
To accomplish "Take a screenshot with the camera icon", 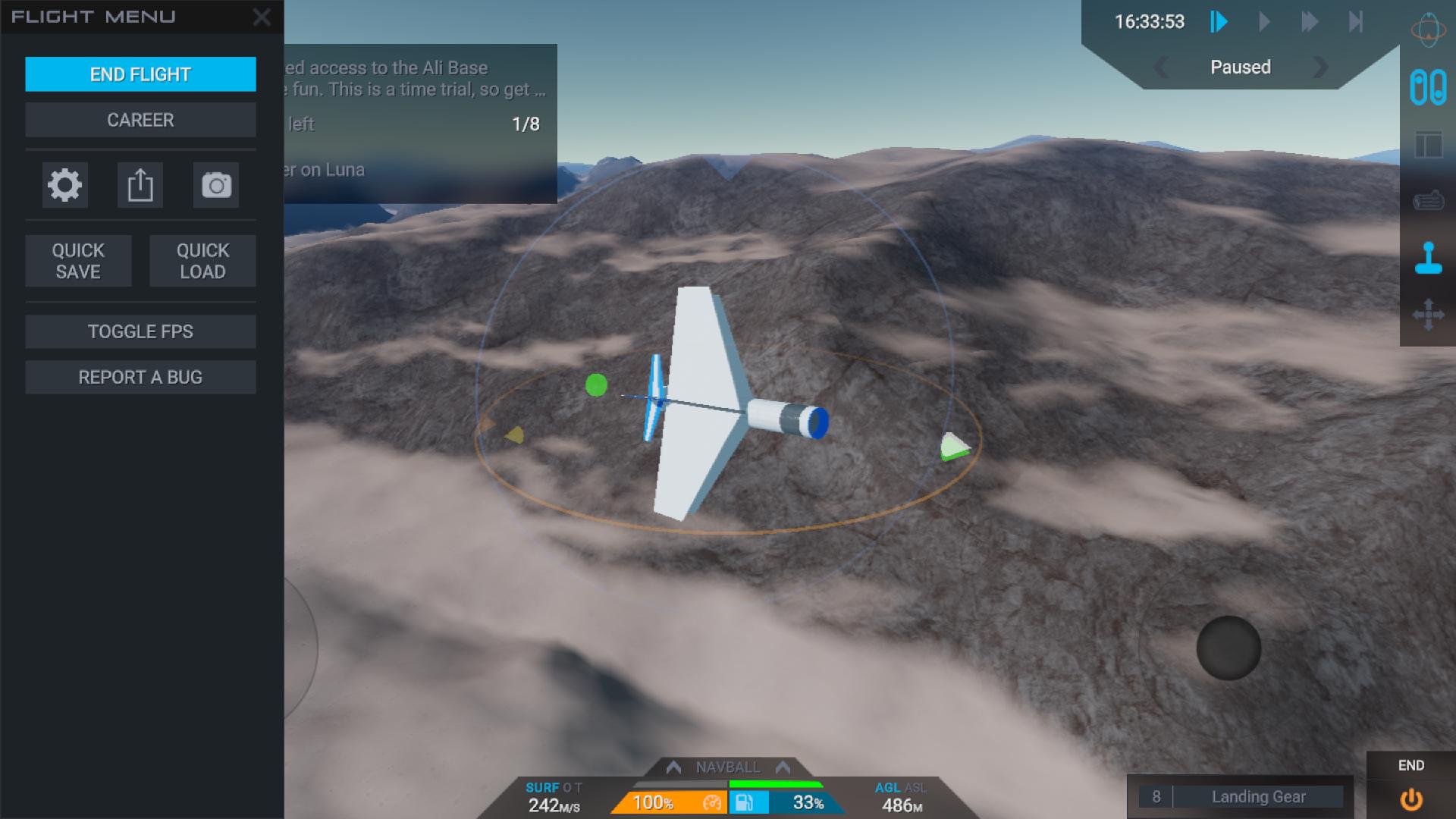I will coord(216,185).
